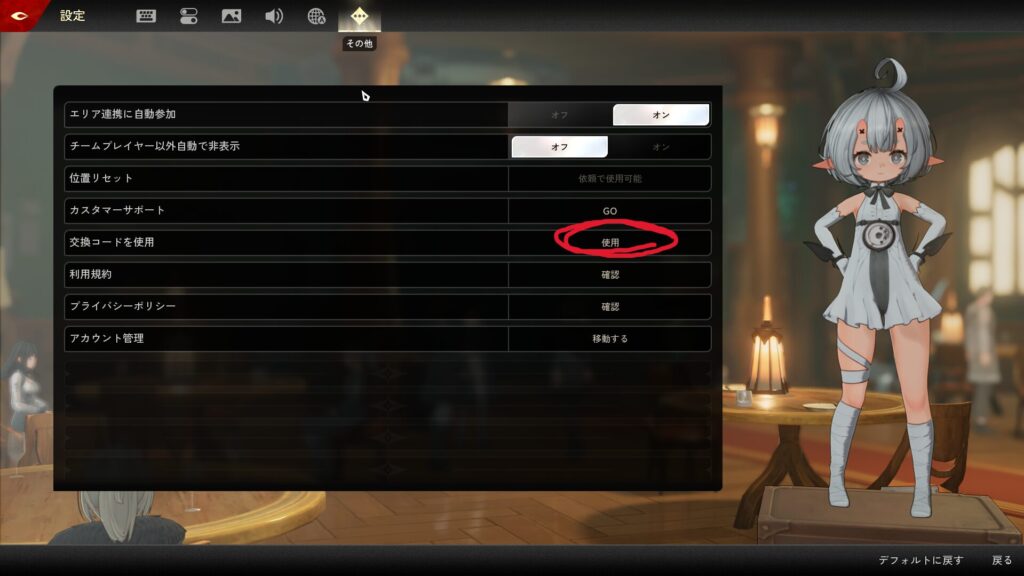Click 使用 to redeem an exchange code
The height and width of the screenshot is (576, 1024).
[610, 243]
